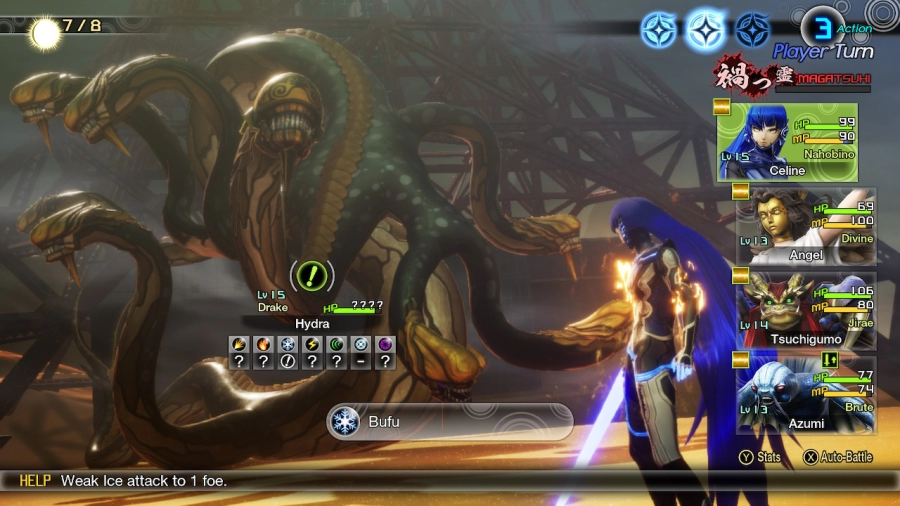This screenshot has width=900, height=506.
Task: Inspect Hydra's fire affinity icon
Action: (x=263, y=344)
